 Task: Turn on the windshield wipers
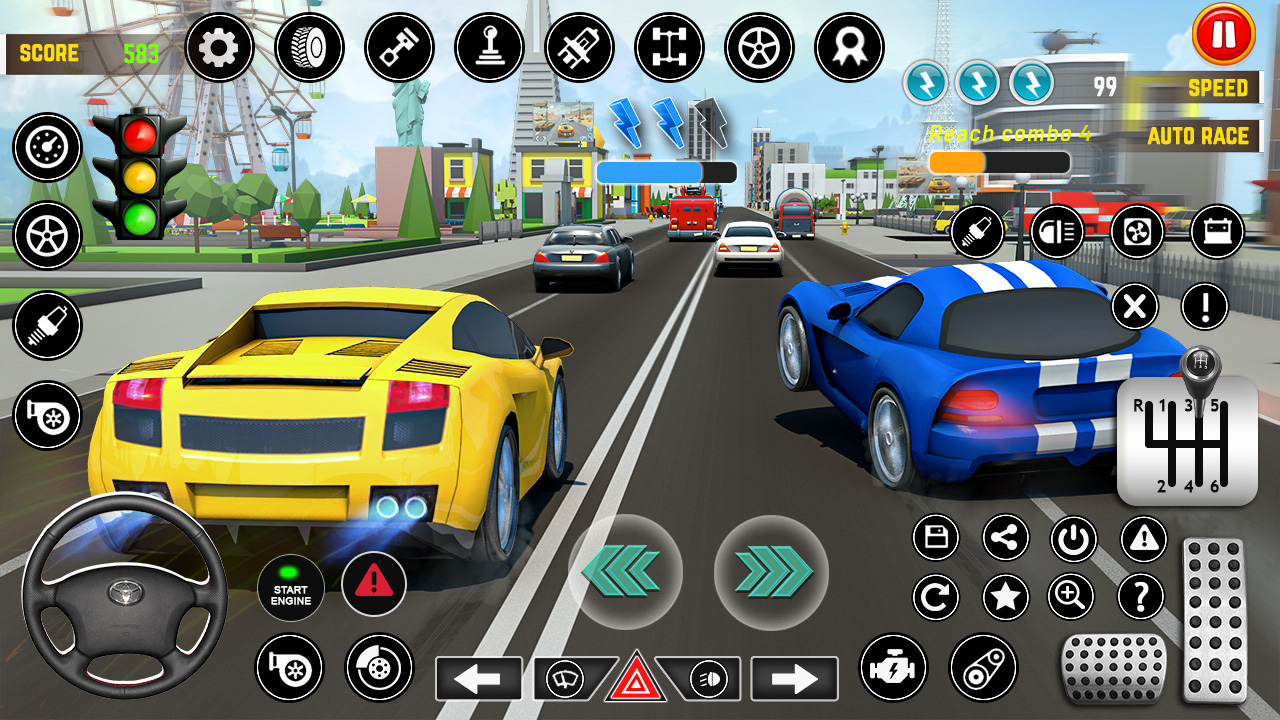pyautogui.click(x=566, y=679)
